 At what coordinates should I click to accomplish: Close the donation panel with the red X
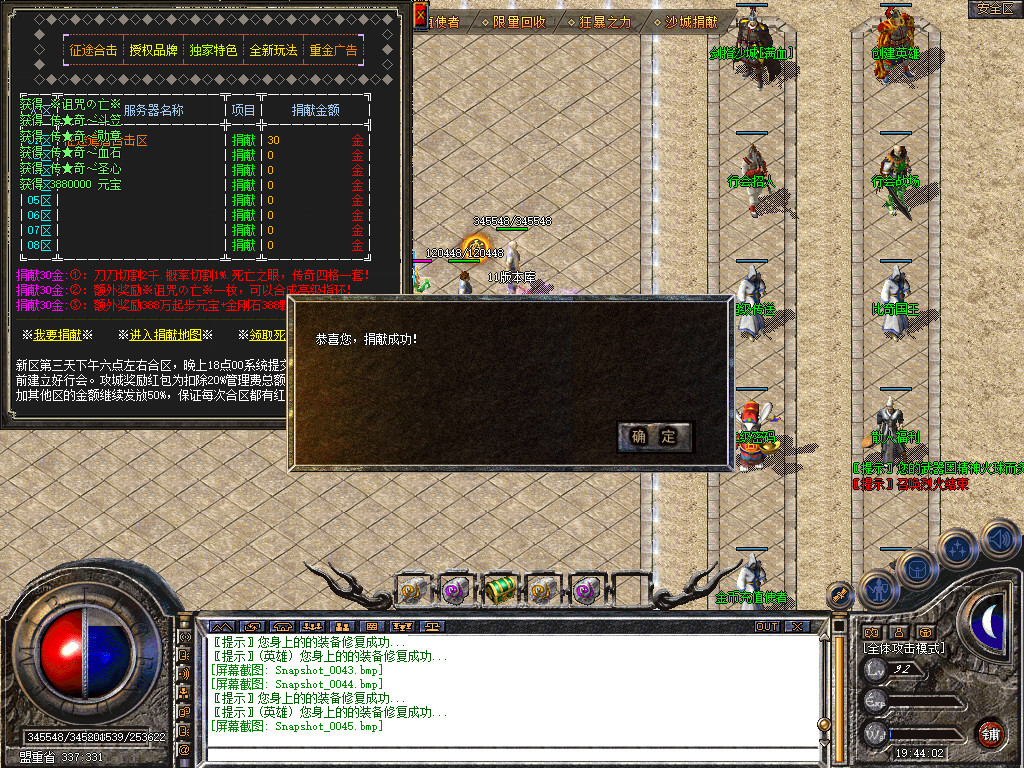point(420,15)
